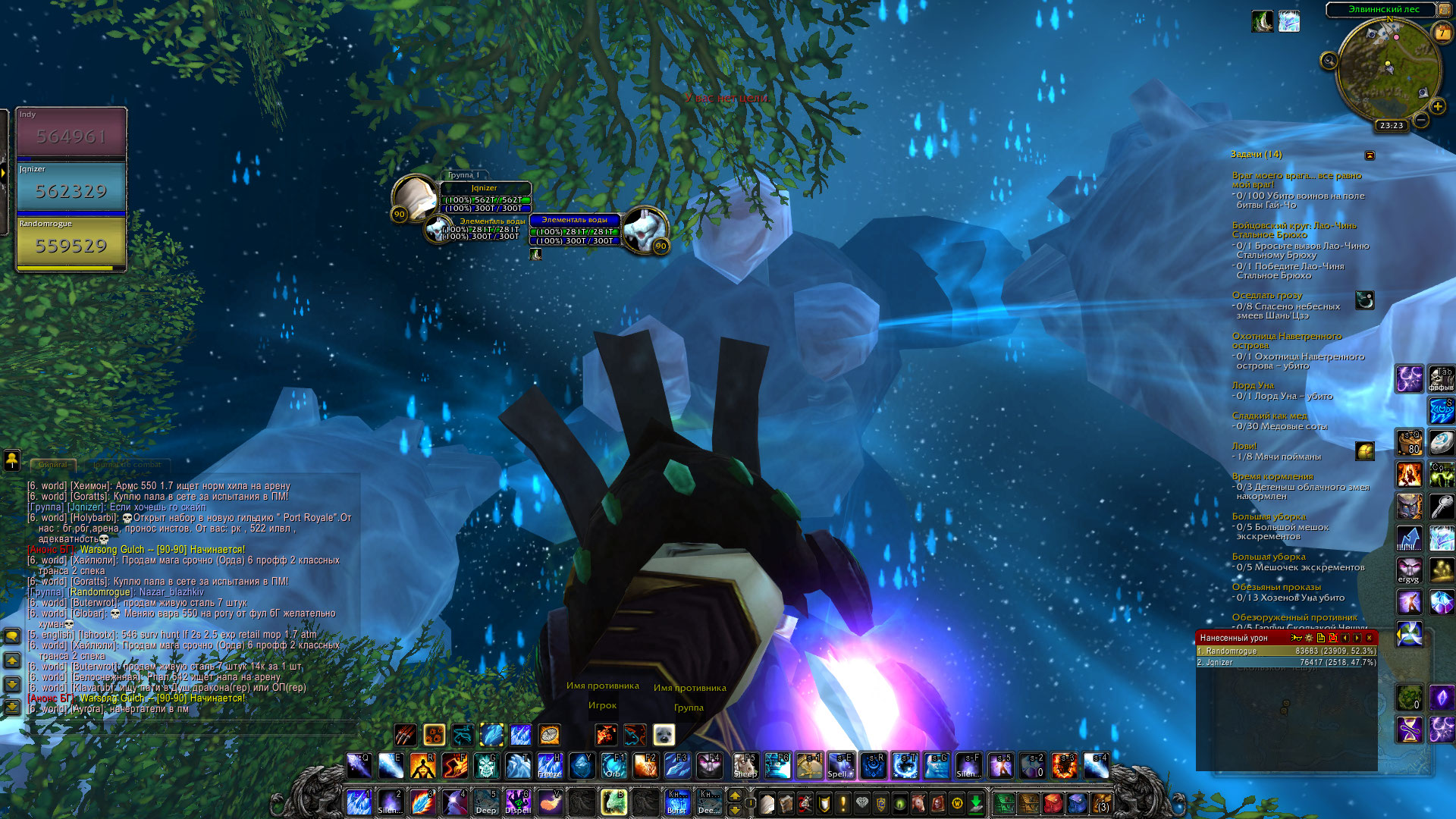1456x819 pixels.
Task: Open the green download micro menu button
Action: tap(976, 802)
